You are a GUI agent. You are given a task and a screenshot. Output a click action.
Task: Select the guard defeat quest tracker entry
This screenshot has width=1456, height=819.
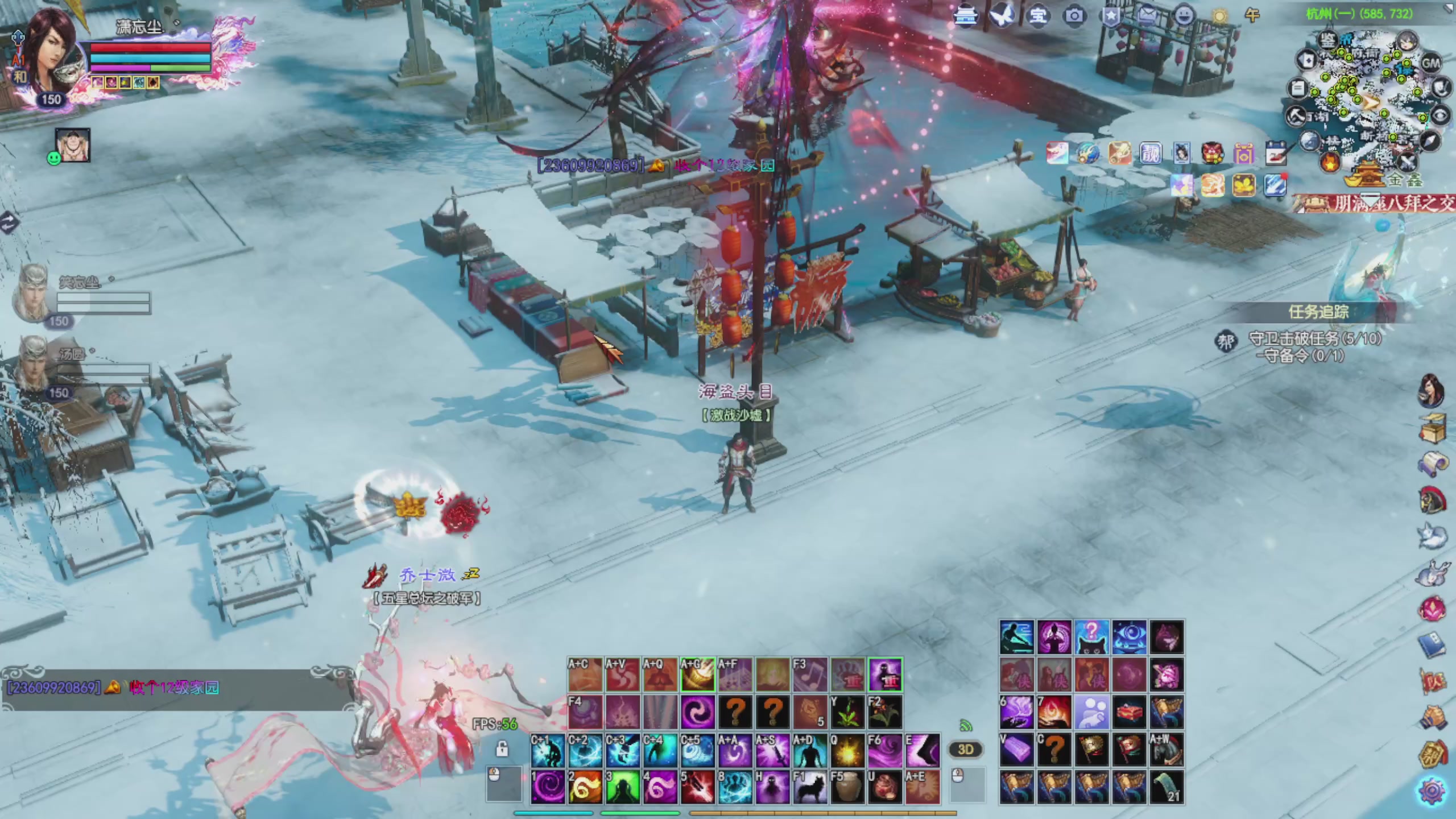click(1314, 339)
